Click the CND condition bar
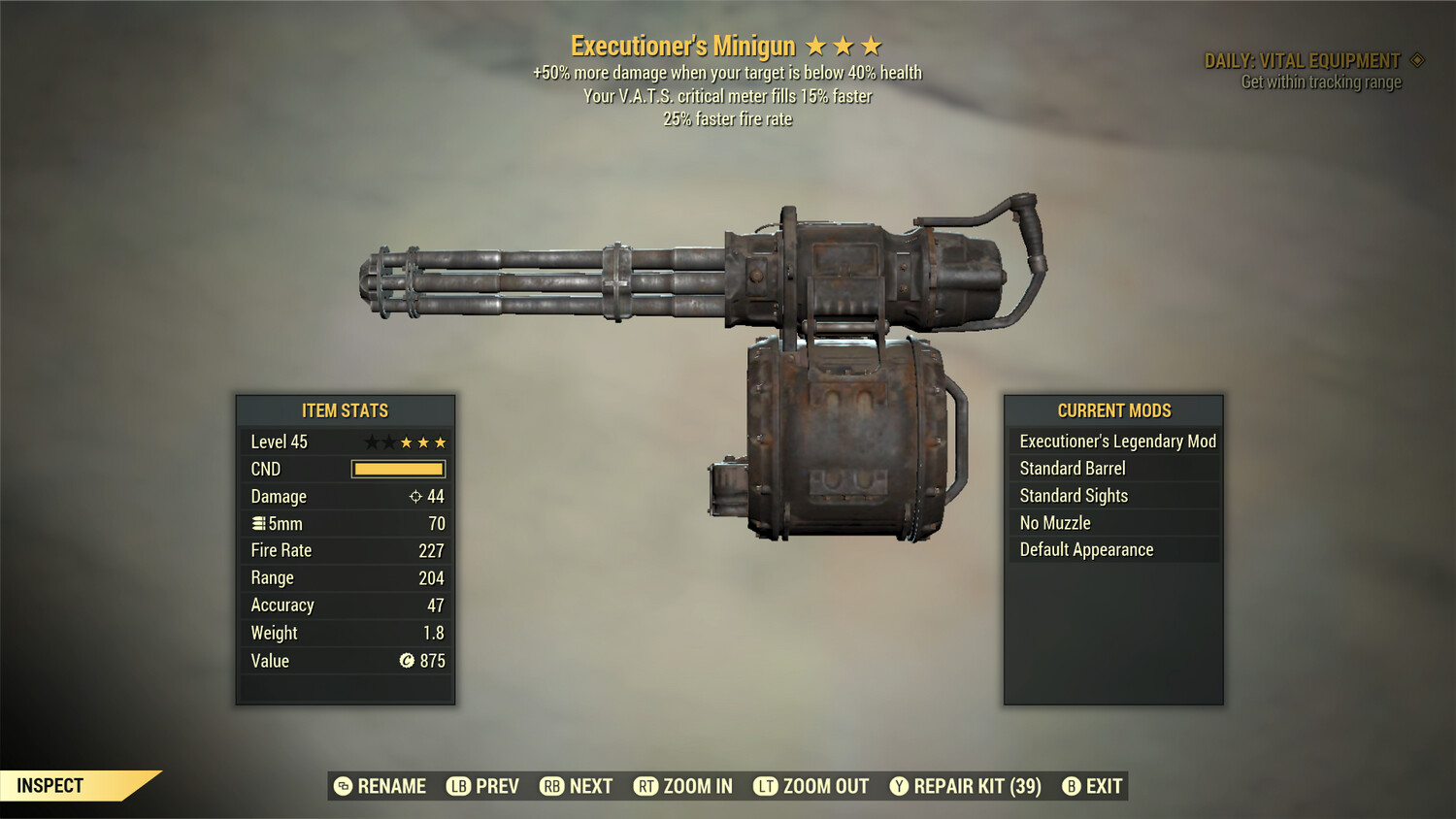The image size is (1456, 819). [x=398, y=469]
